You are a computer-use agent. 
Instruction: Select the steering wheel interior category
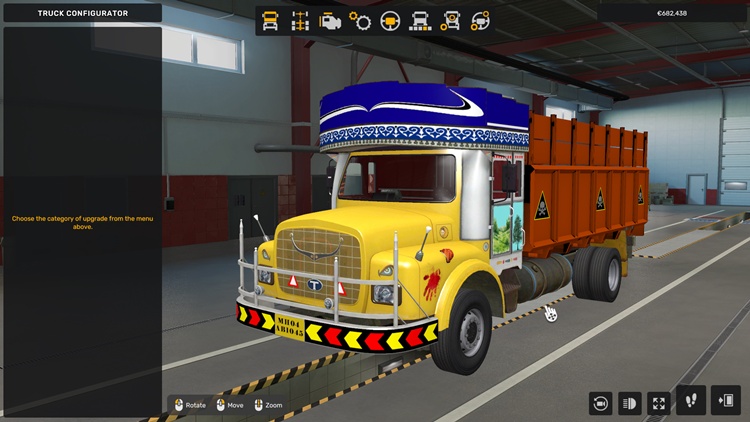pyautogui.click(x=390, y=20)
